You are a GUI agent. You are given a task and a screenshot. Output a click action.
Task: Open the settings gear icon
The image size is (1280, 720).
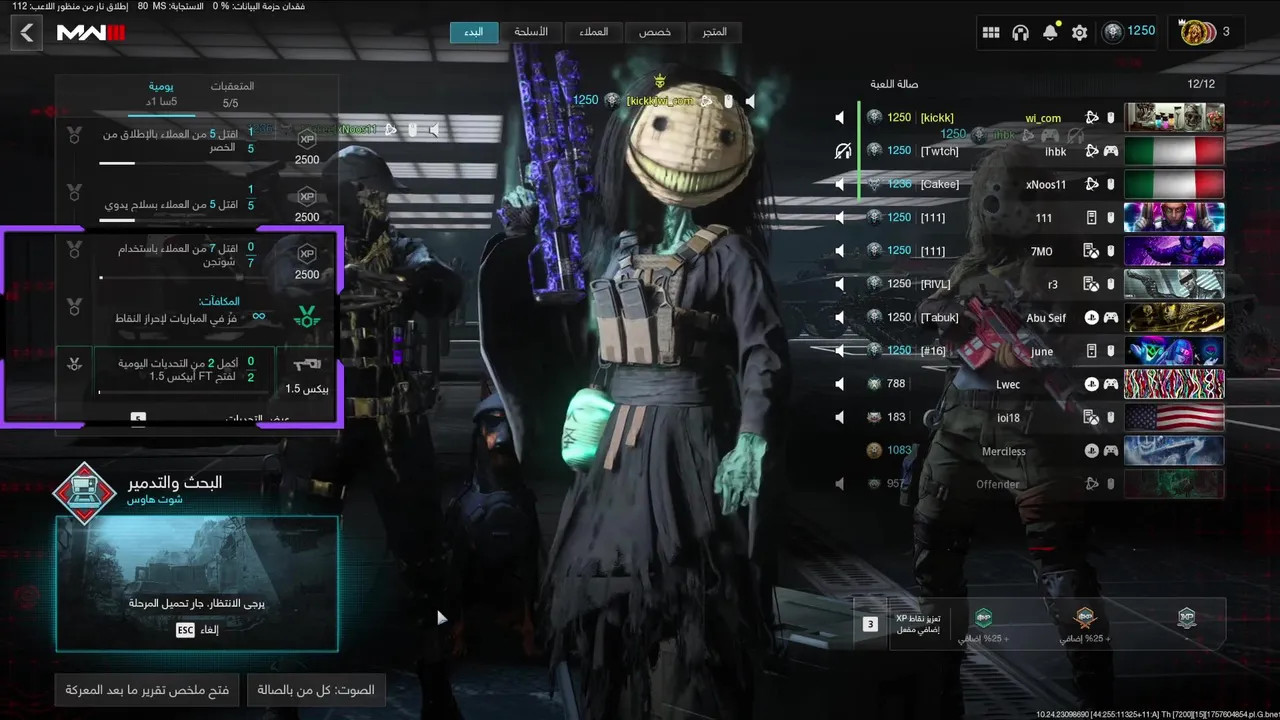click(1079, 33)
